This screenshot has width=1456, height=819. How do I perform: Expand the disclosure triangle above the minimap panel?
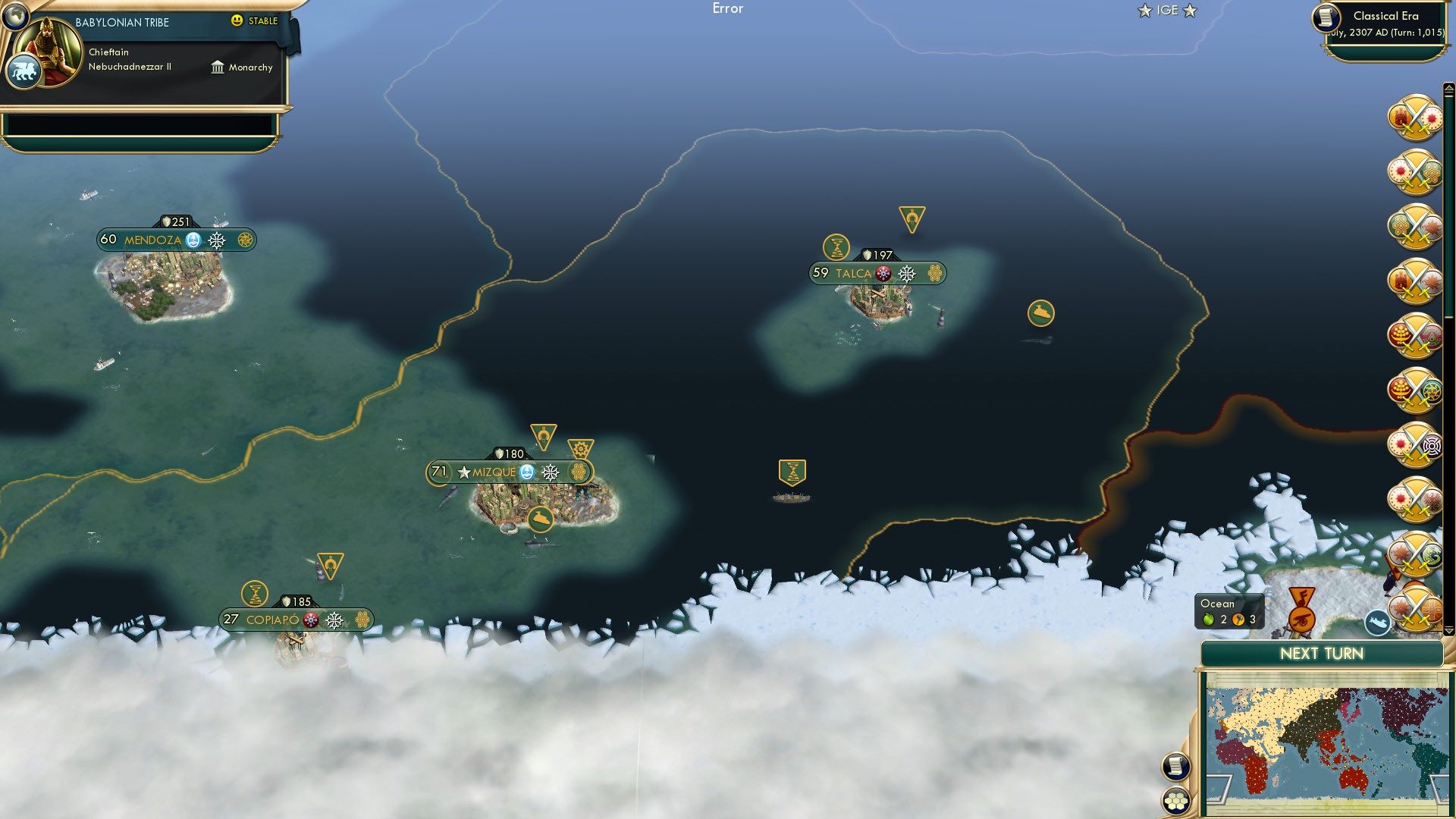pos(1448,630)
